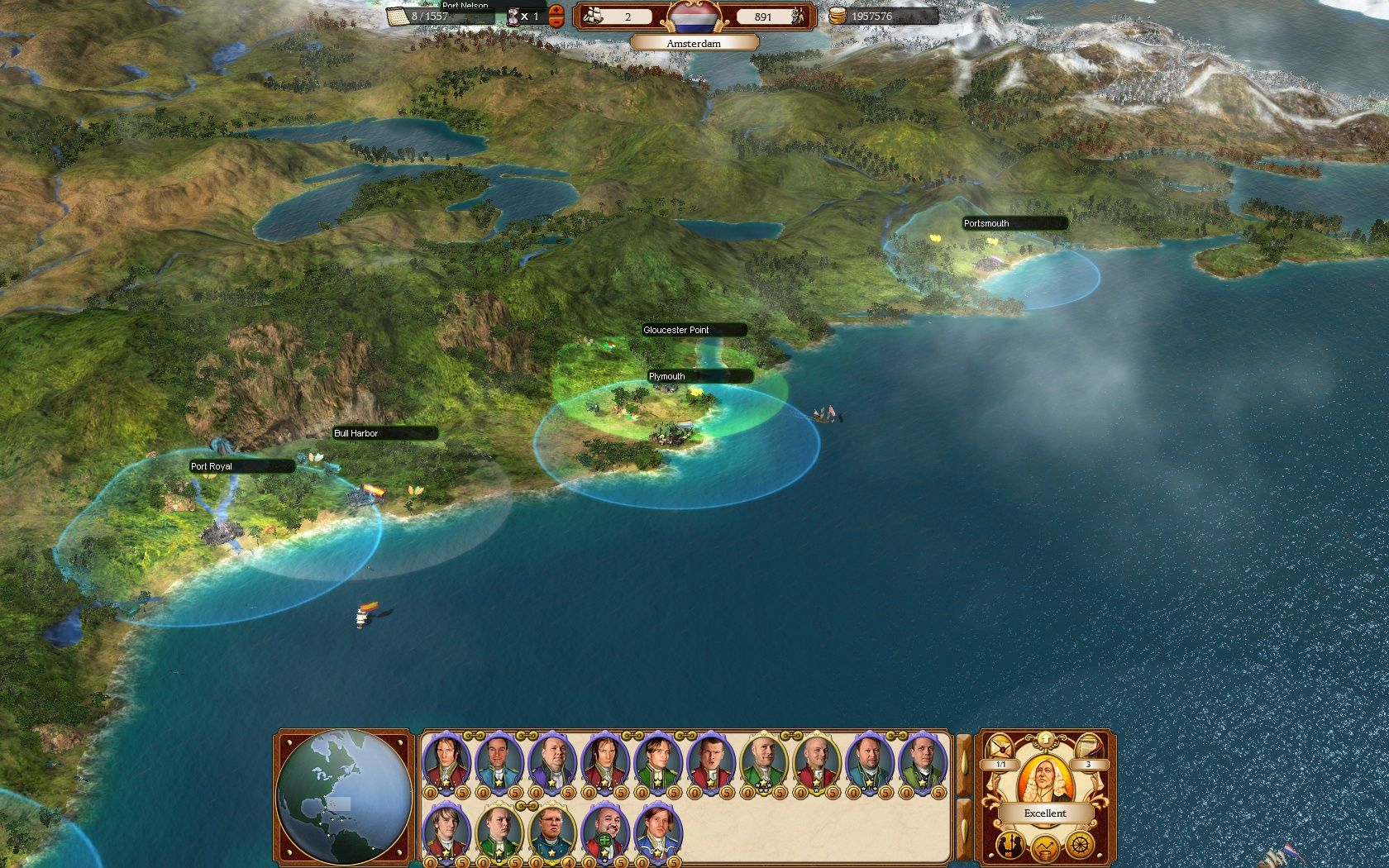This screenshot has height=868, width=1389.
Task: Increase game speed with the plus button
Action: point(556,11)
